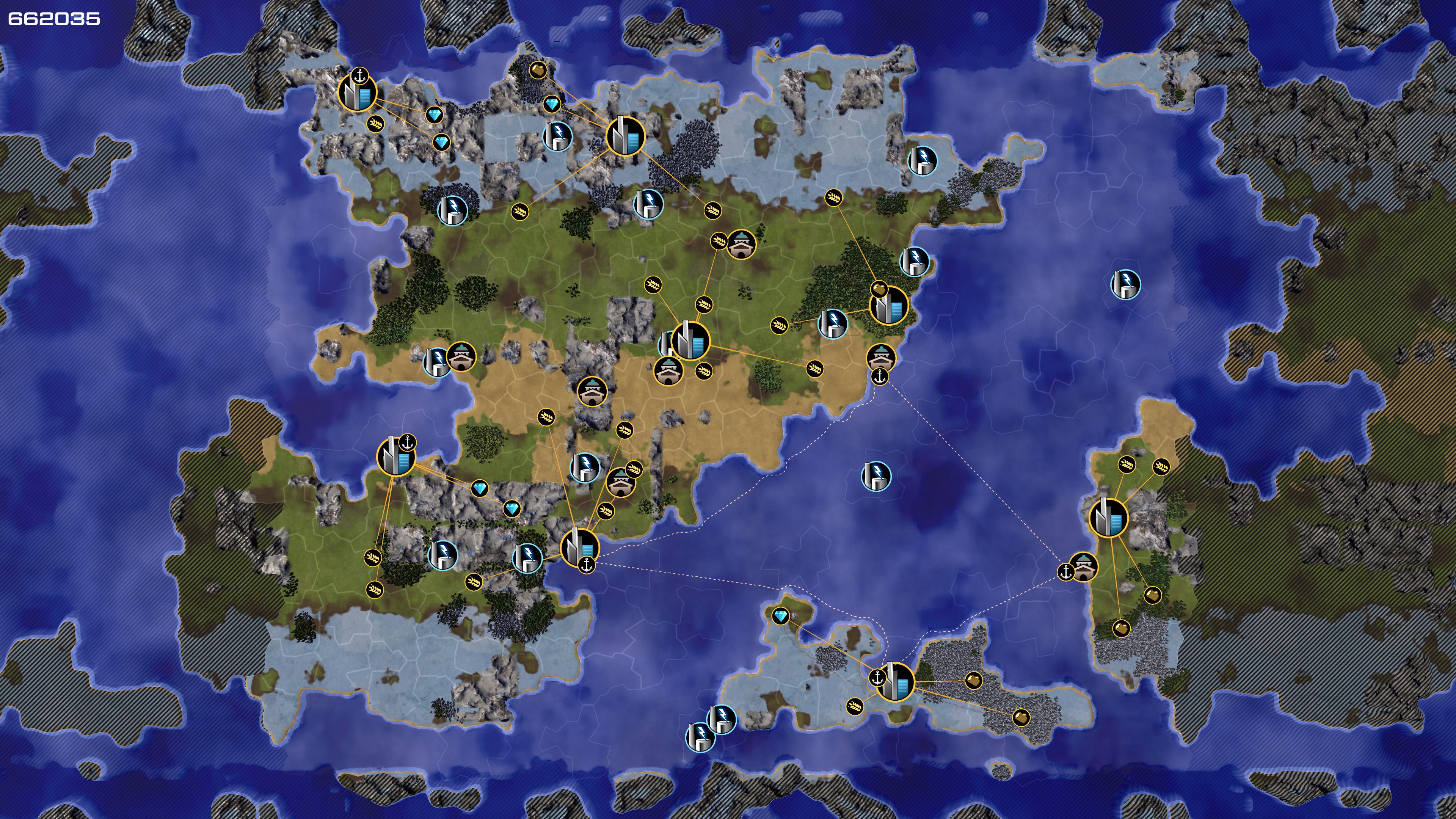
Task: Select the lightning power plant isolated in the far-east ocean
Action: click(x=1125, y=284)
